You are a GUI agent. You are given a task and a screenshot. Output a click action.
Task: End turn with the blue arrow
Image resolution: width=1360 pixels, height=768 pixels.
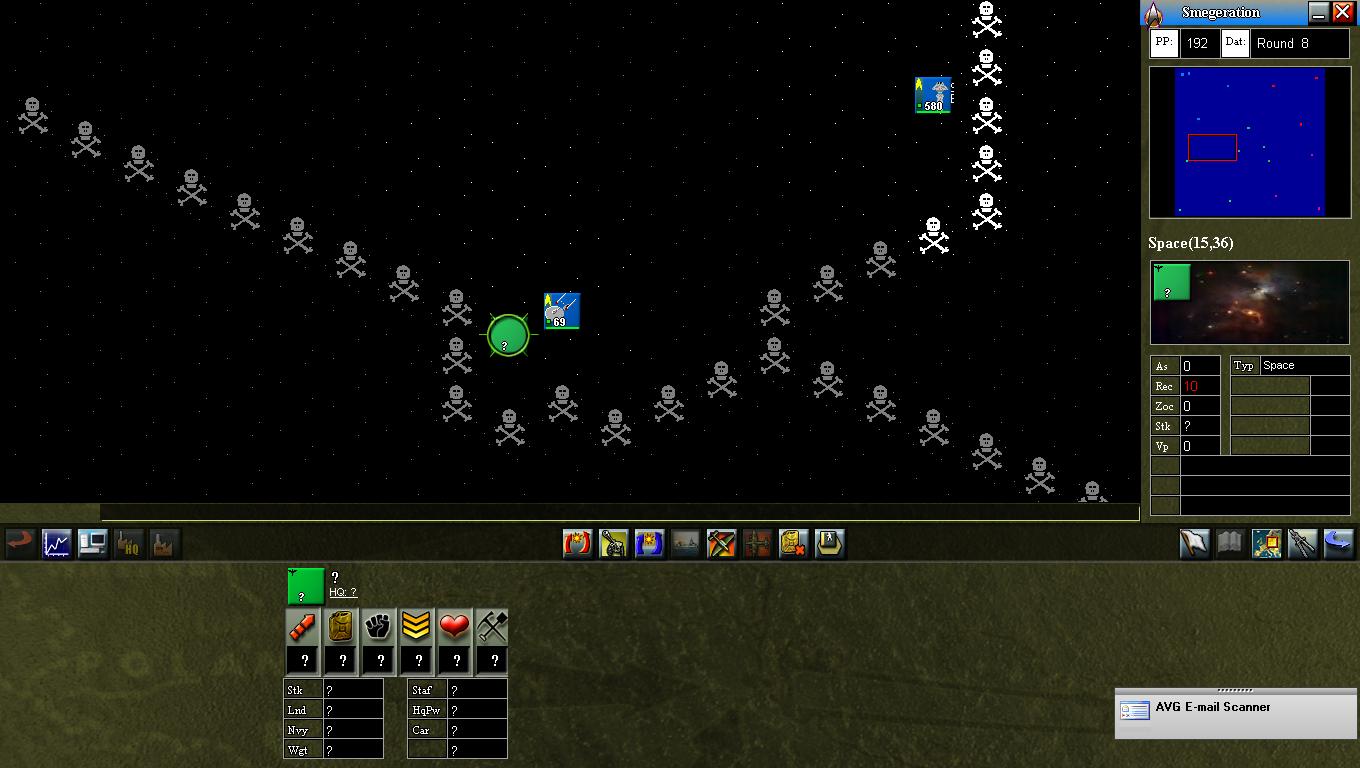point(1338,543)
